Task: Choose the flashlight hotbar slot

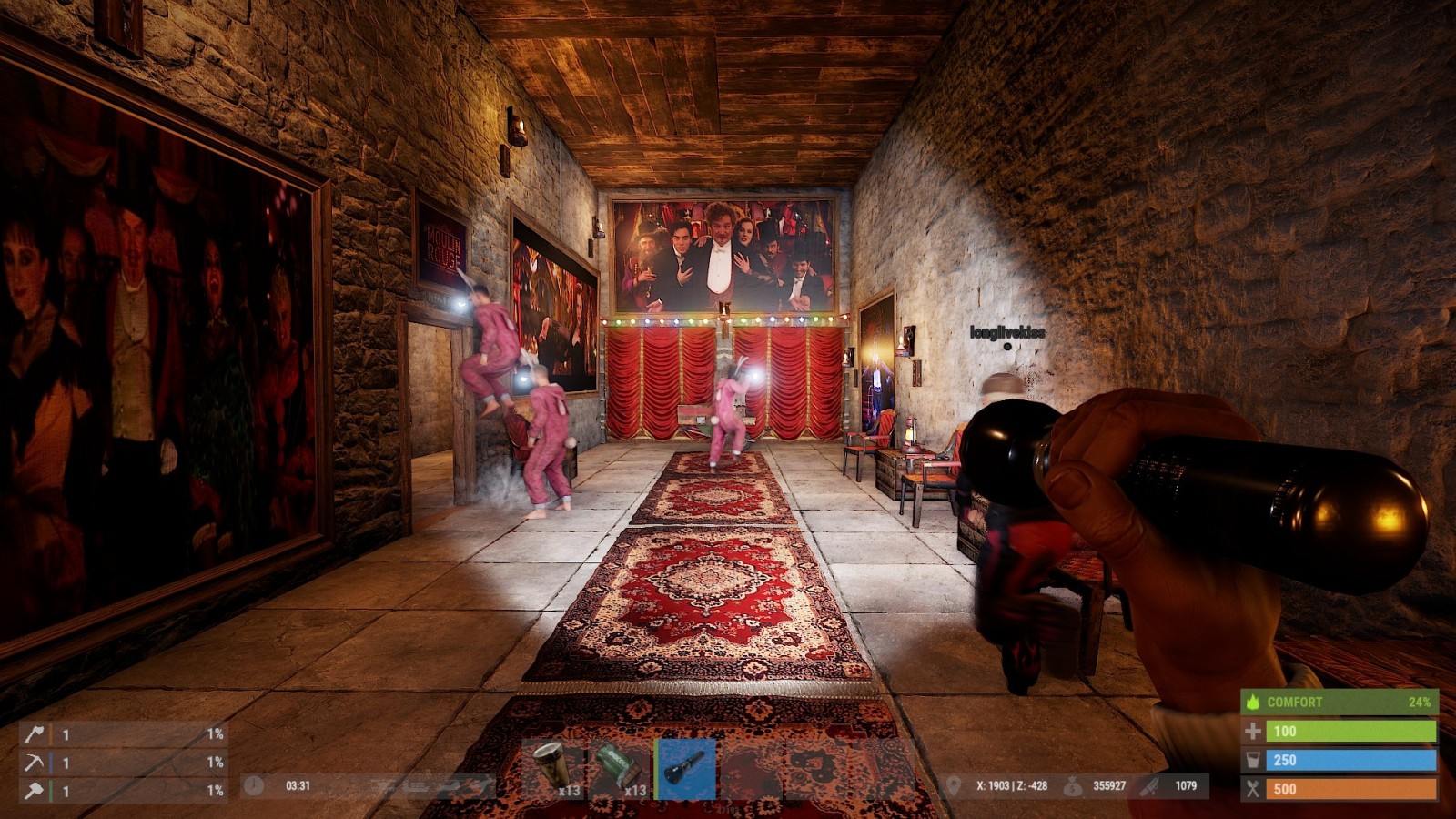Action: (x=685, y=769)
